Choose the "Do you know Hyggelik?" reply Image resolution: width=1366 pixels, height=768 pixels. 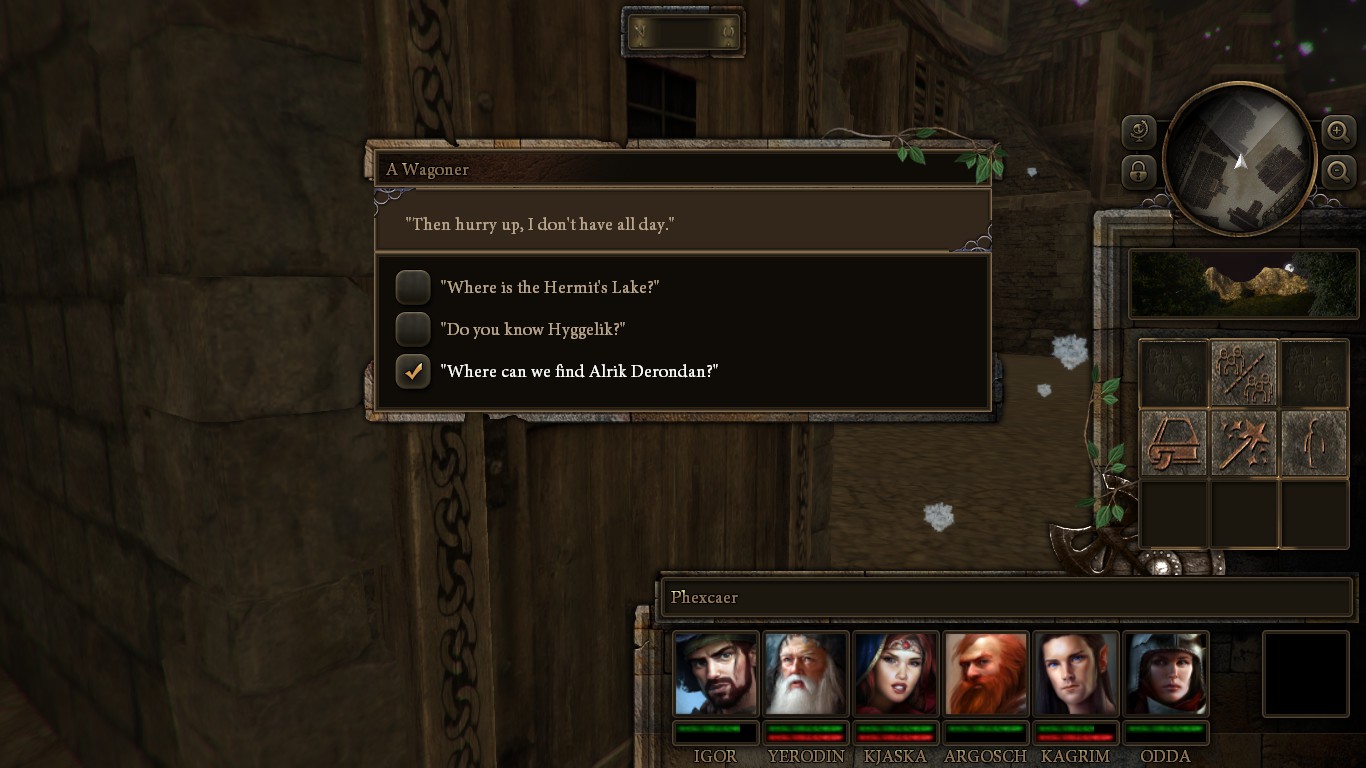tap(536, 330)
